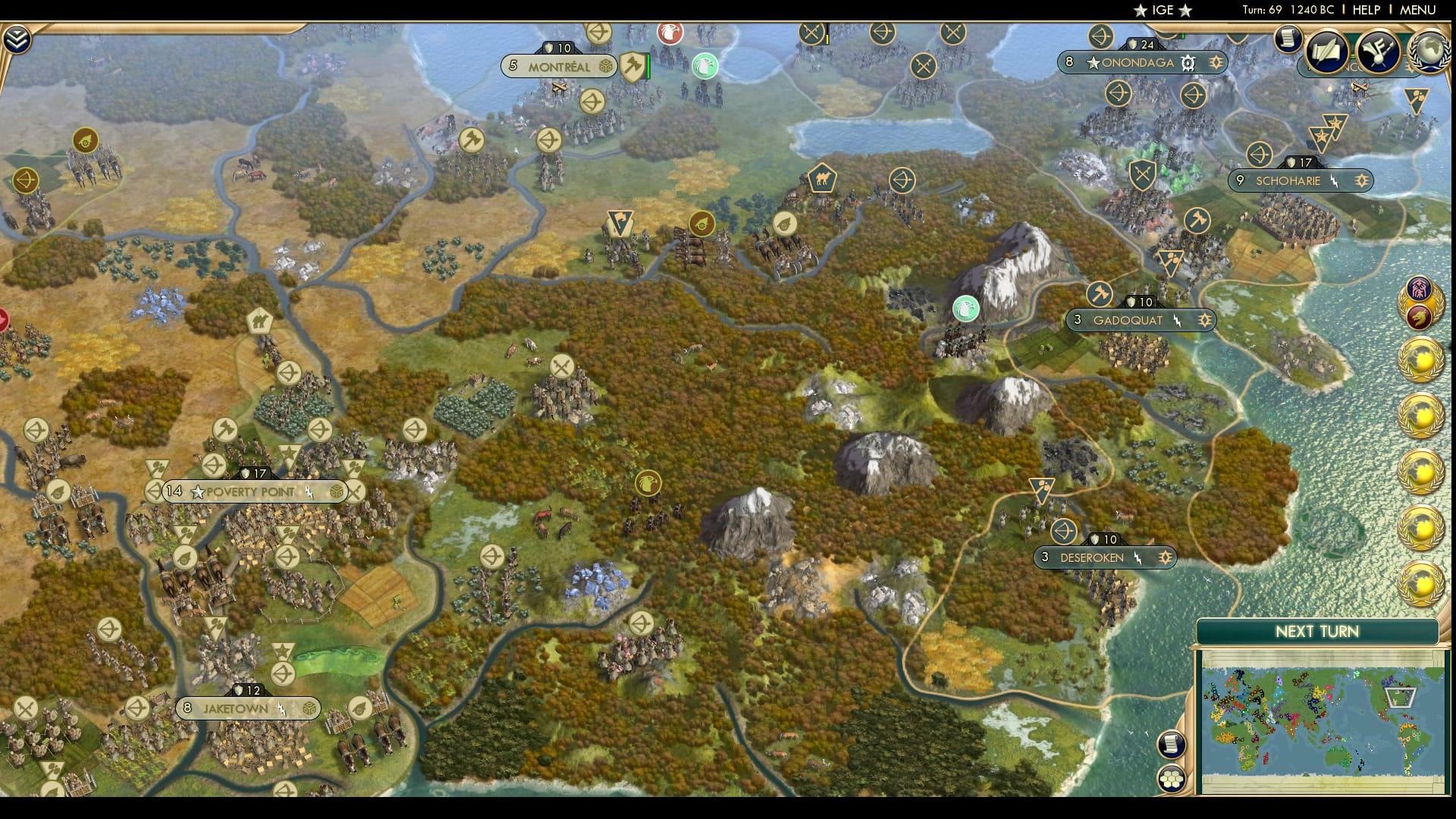Screen dimensions: 1456x819
Task: Select the green bird religion icon near Gadoquat
Action: (x=965, y=309)
